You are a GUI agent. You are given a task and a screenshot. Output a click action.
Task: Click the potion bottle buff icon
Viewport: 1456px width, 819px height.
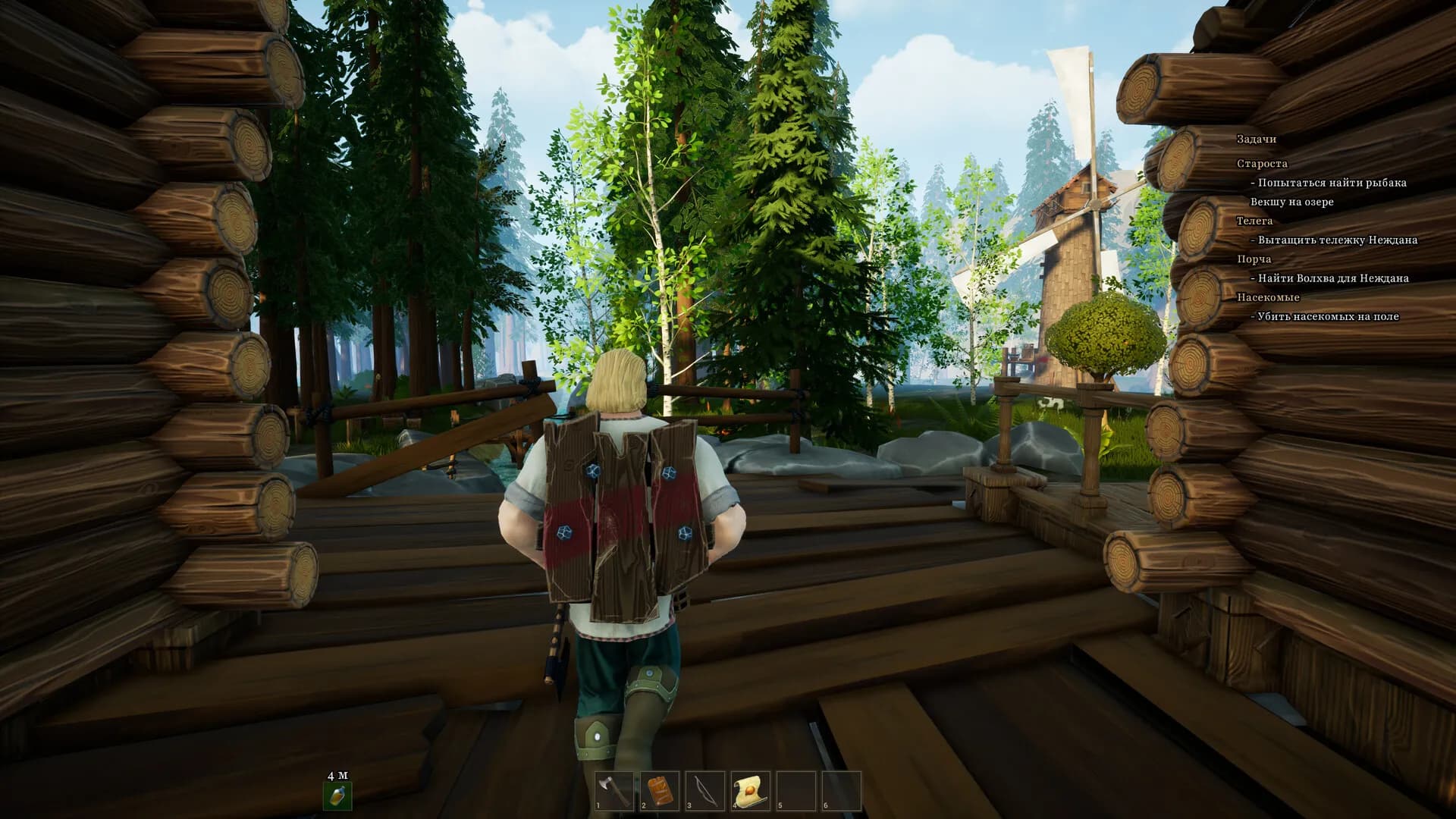click(337, 795)
